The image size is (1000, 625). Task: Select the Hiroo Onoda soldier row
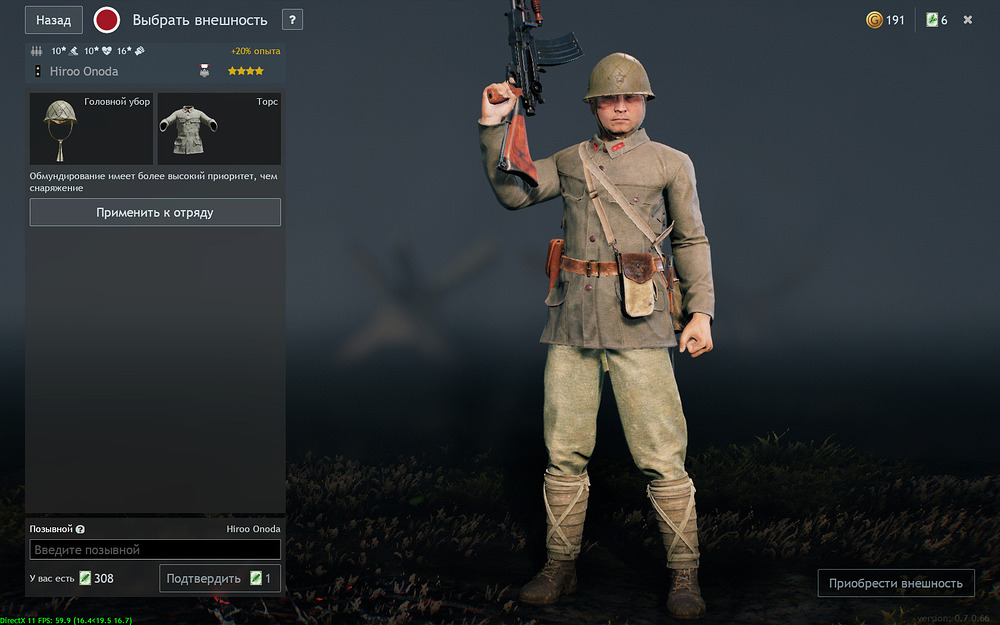[x=155, y=71]
